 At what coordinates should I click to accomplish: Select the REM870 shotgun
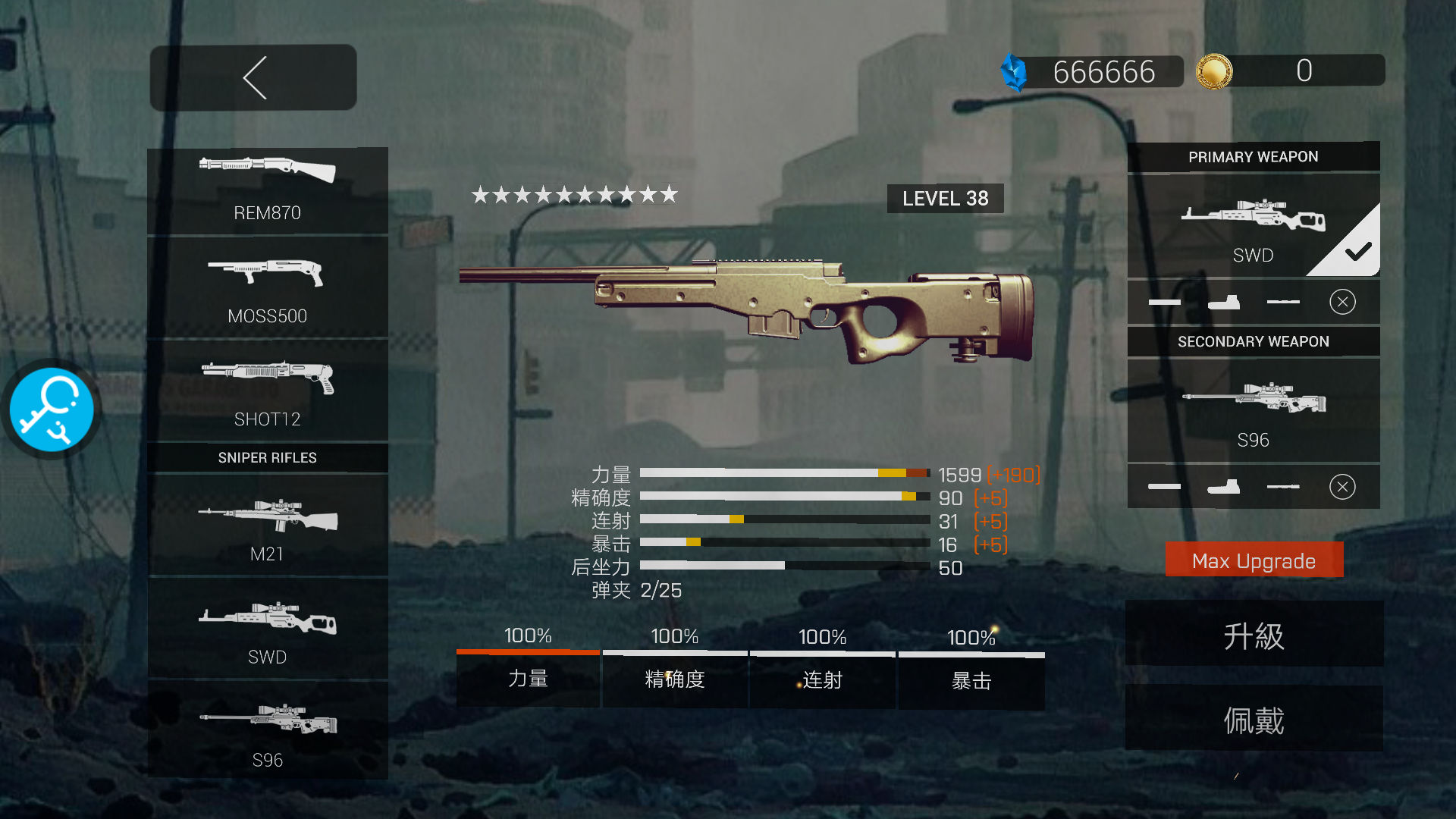click(x=267, y=190)
